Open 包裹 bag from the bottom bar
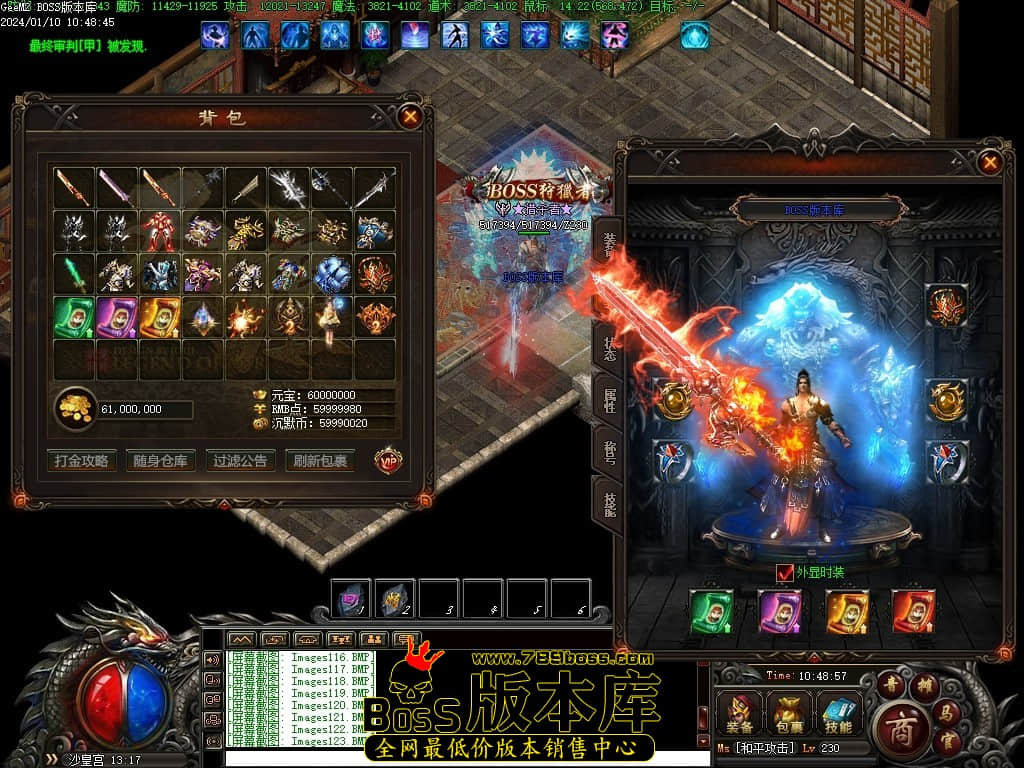1024x768 pixels. pos(787,714)
